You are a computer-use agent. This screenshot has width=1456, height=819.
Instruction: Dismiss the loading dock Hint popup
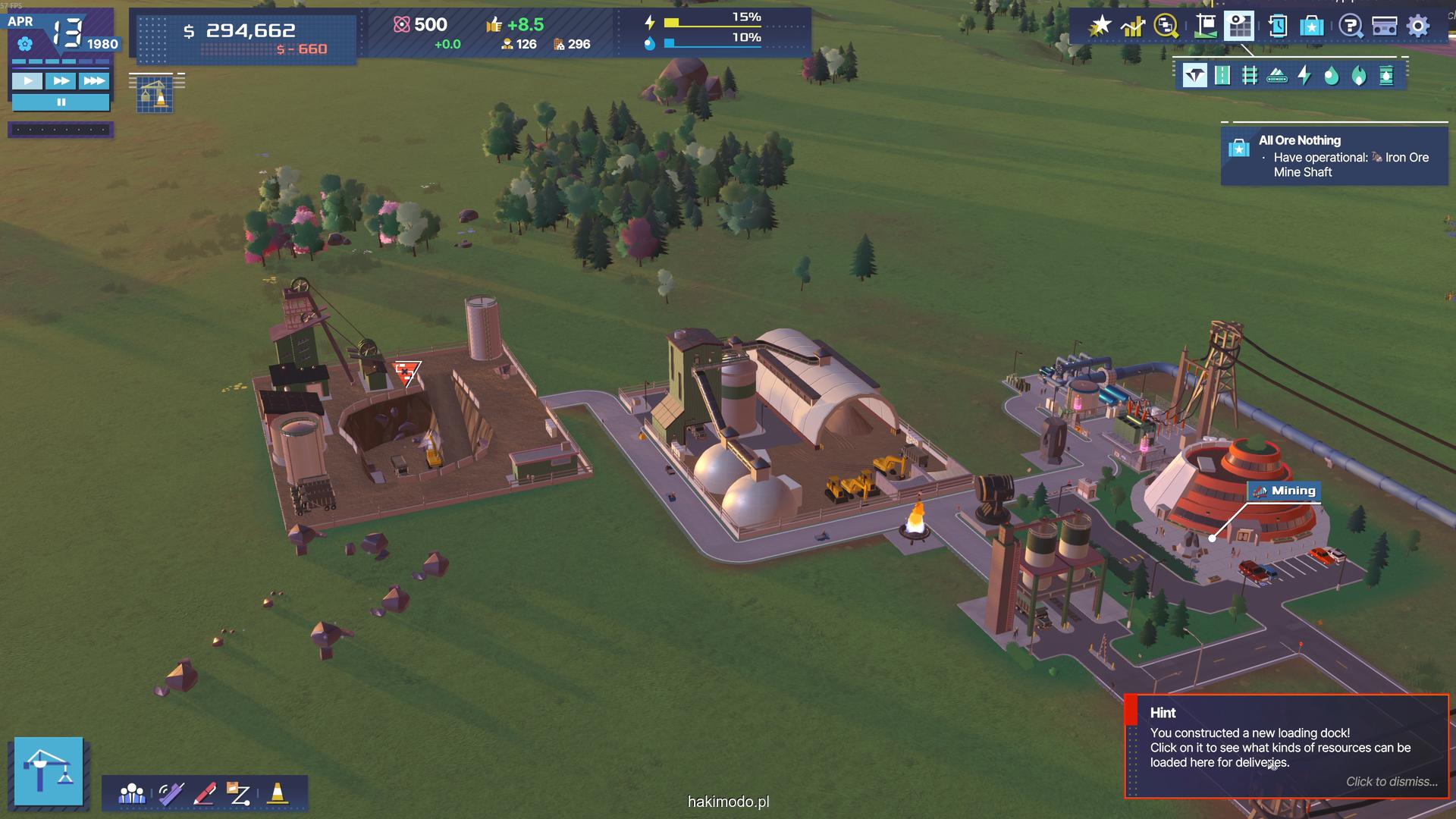1392,782
